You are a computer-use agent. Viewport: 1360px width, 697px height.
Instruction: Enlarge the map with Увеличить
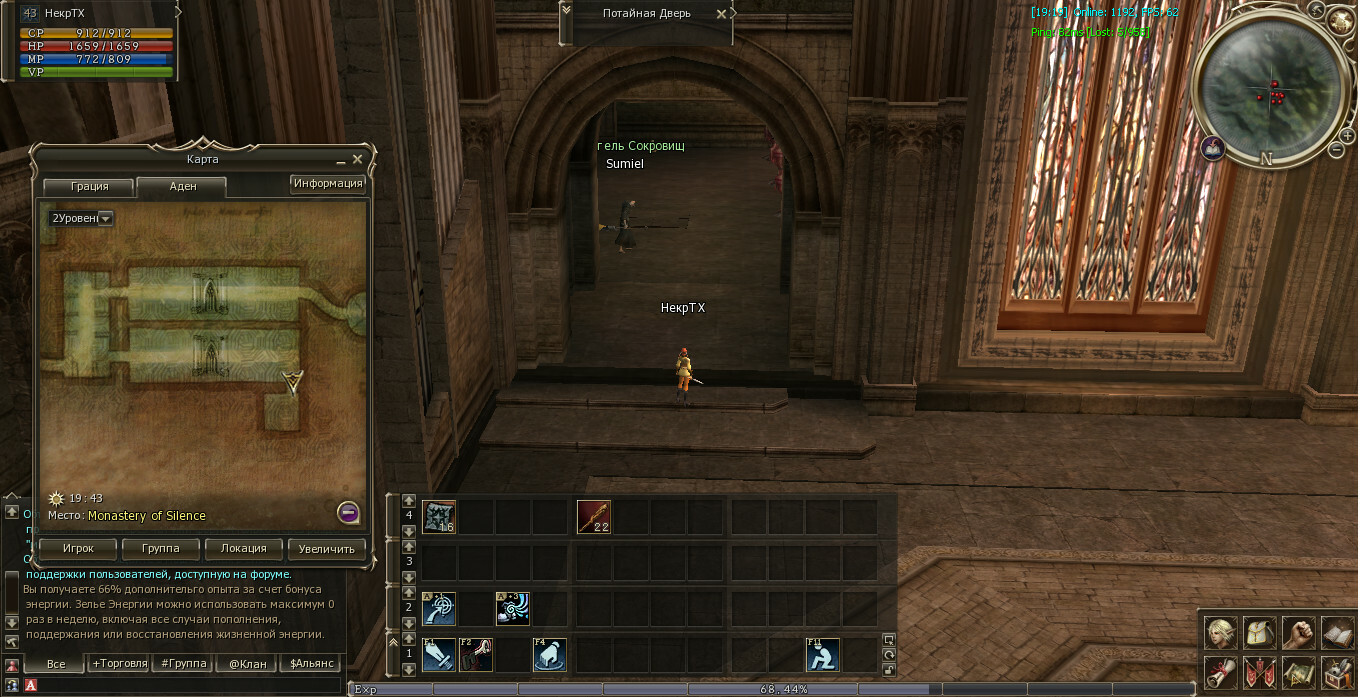pyautogui.click(x=327, y=549)
